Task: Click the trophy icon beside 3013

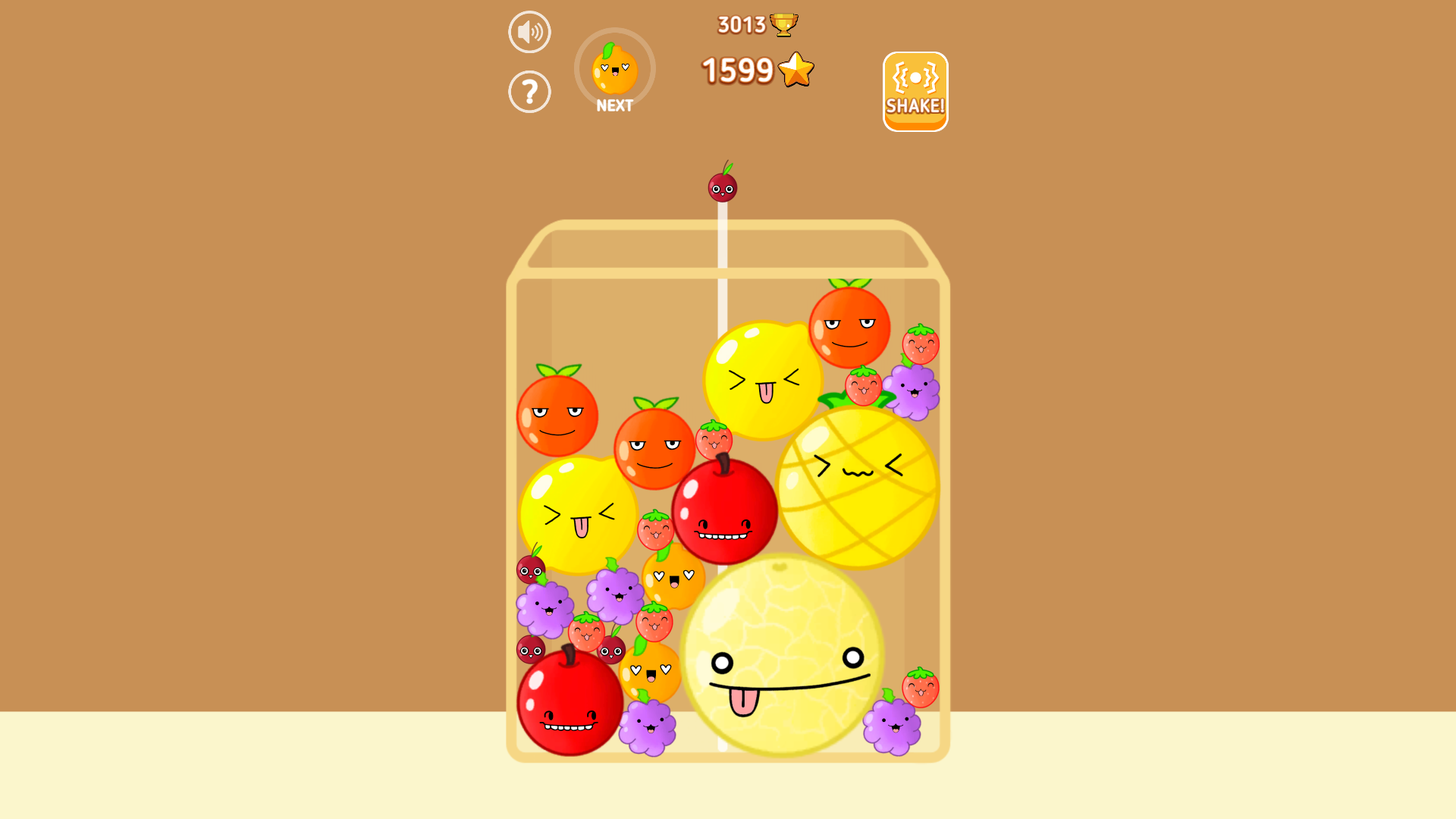Action: (x=784, y=23)
